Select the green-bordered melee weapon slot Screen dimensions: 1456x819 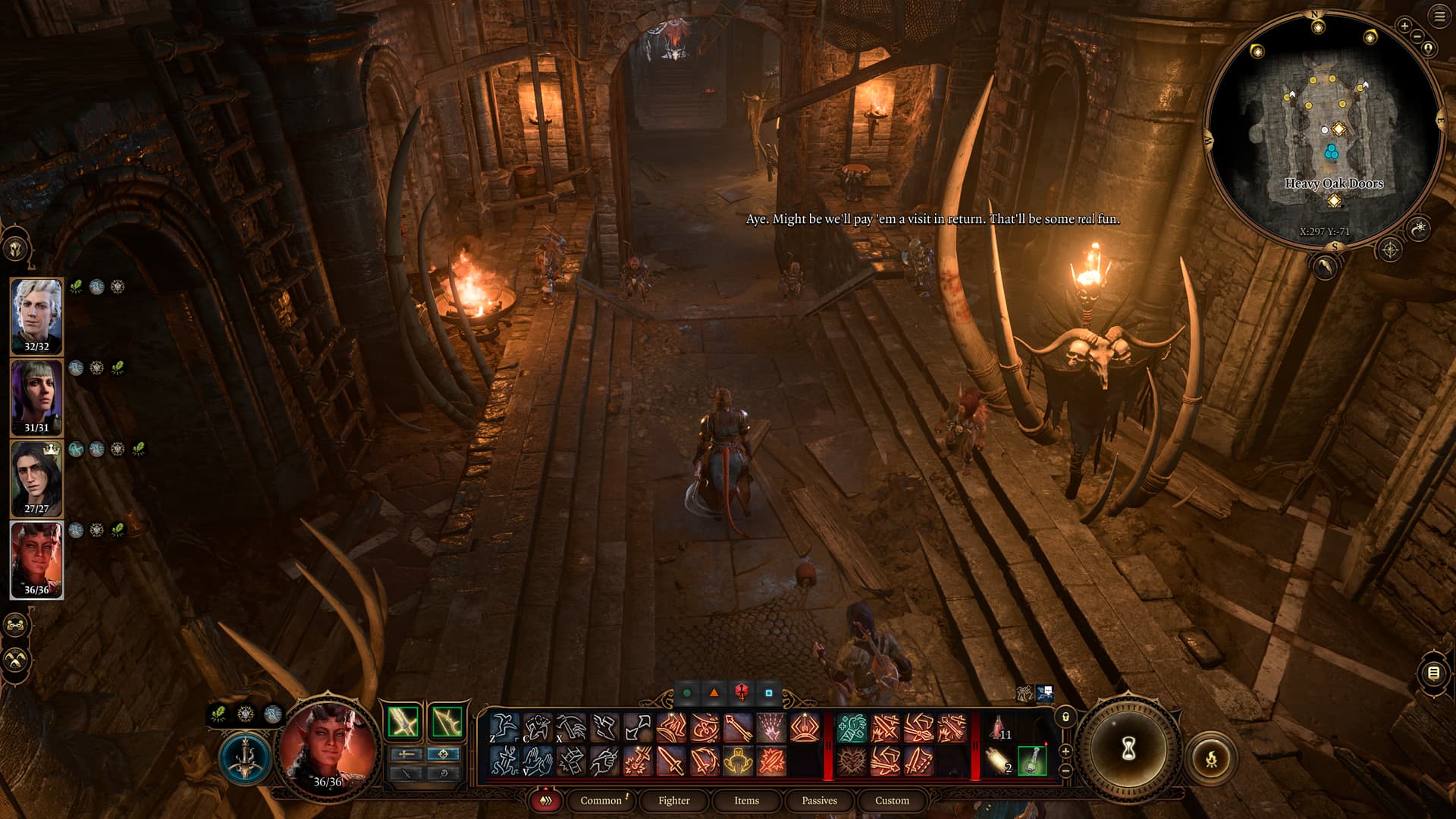[x=403, y=722]
